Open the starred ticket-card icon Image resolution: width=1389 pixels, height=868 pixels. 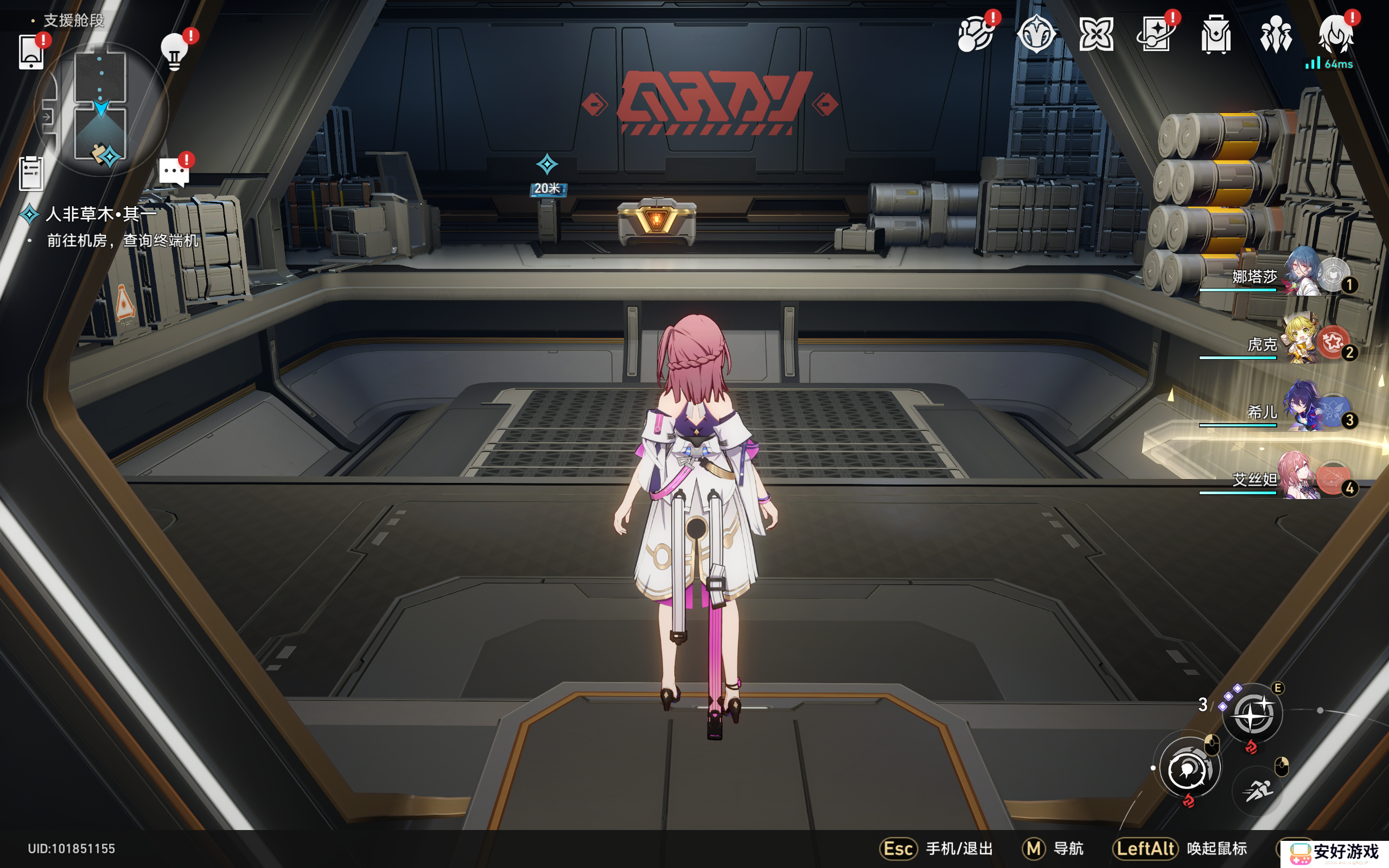click(1155, 34)
